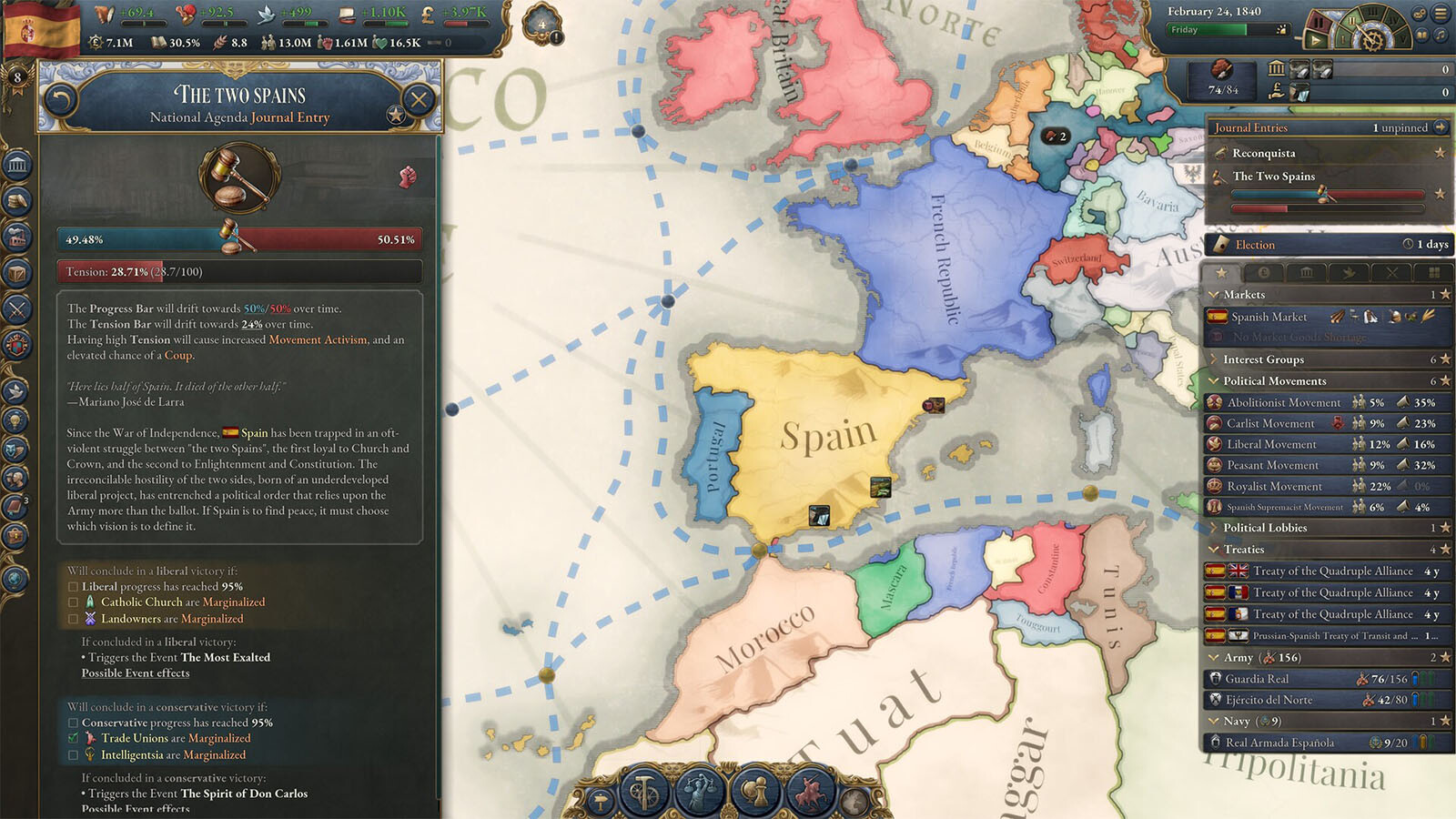Collapse the Markets section
This screenshot has width=1456, height=819.
pos(1214,295)
